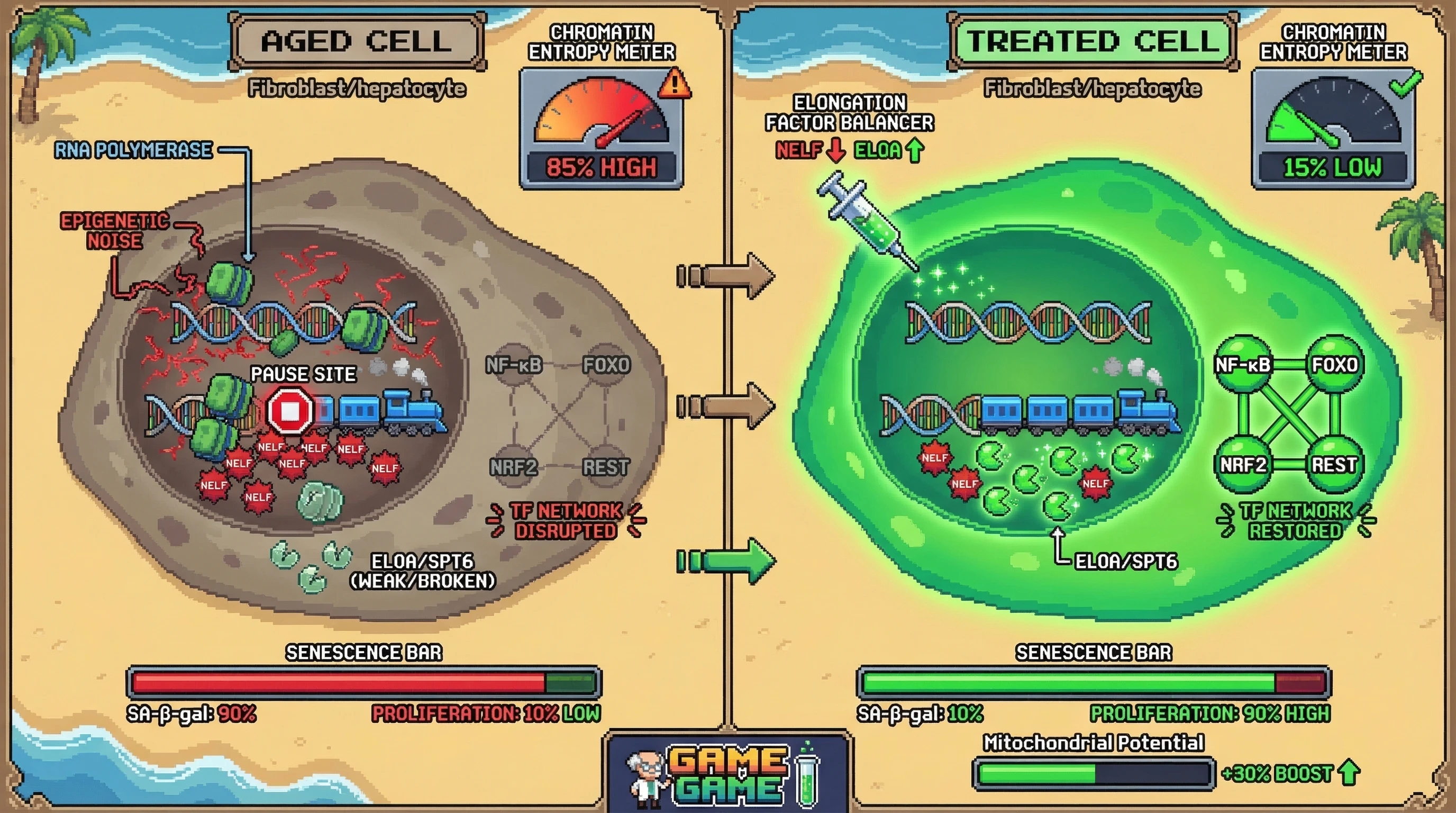This screenshot has width=1456, height=813.
Task: Choose the green REST network node
Action: [x=1334, y=465]
